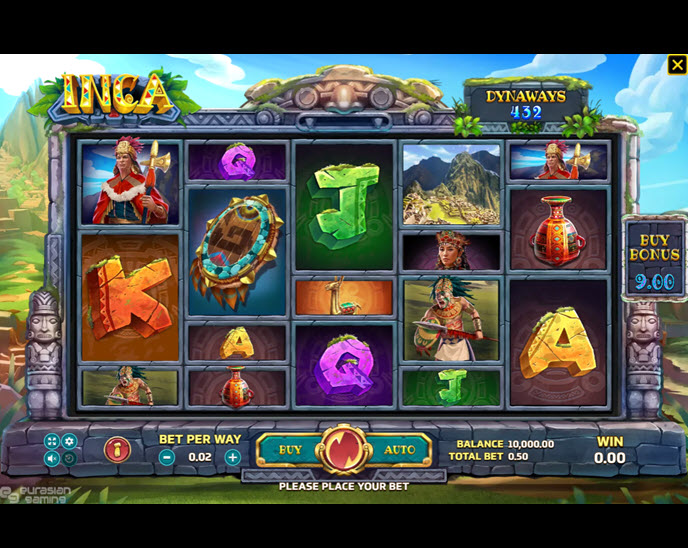
Task: Open the AUTO spin options
Action: coord(399,450)
